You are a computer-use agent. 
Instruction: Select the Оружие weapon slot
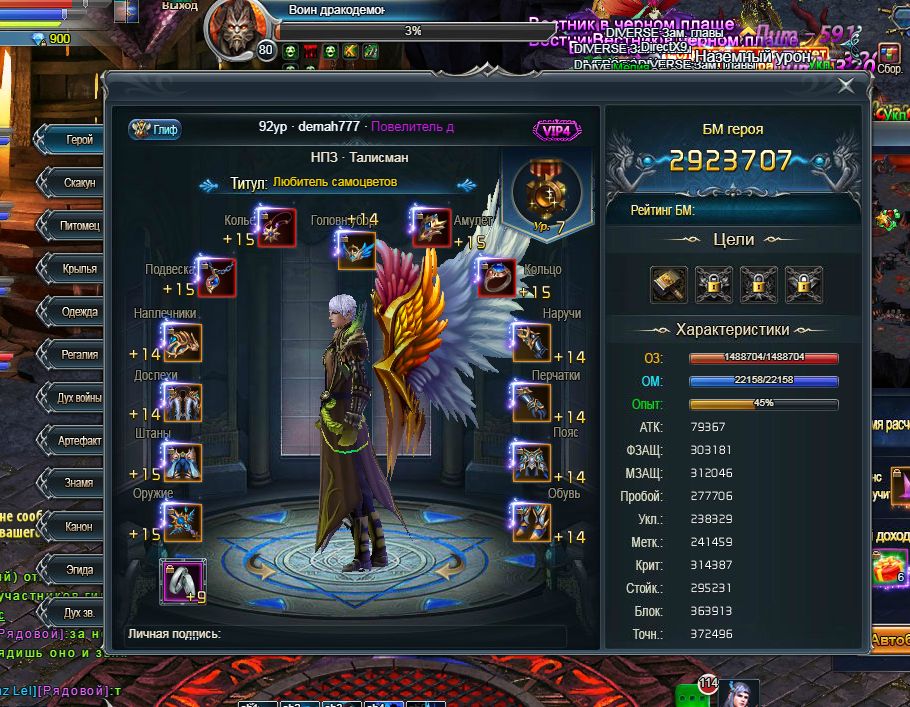pyautogui.click(x=182, y=522)
